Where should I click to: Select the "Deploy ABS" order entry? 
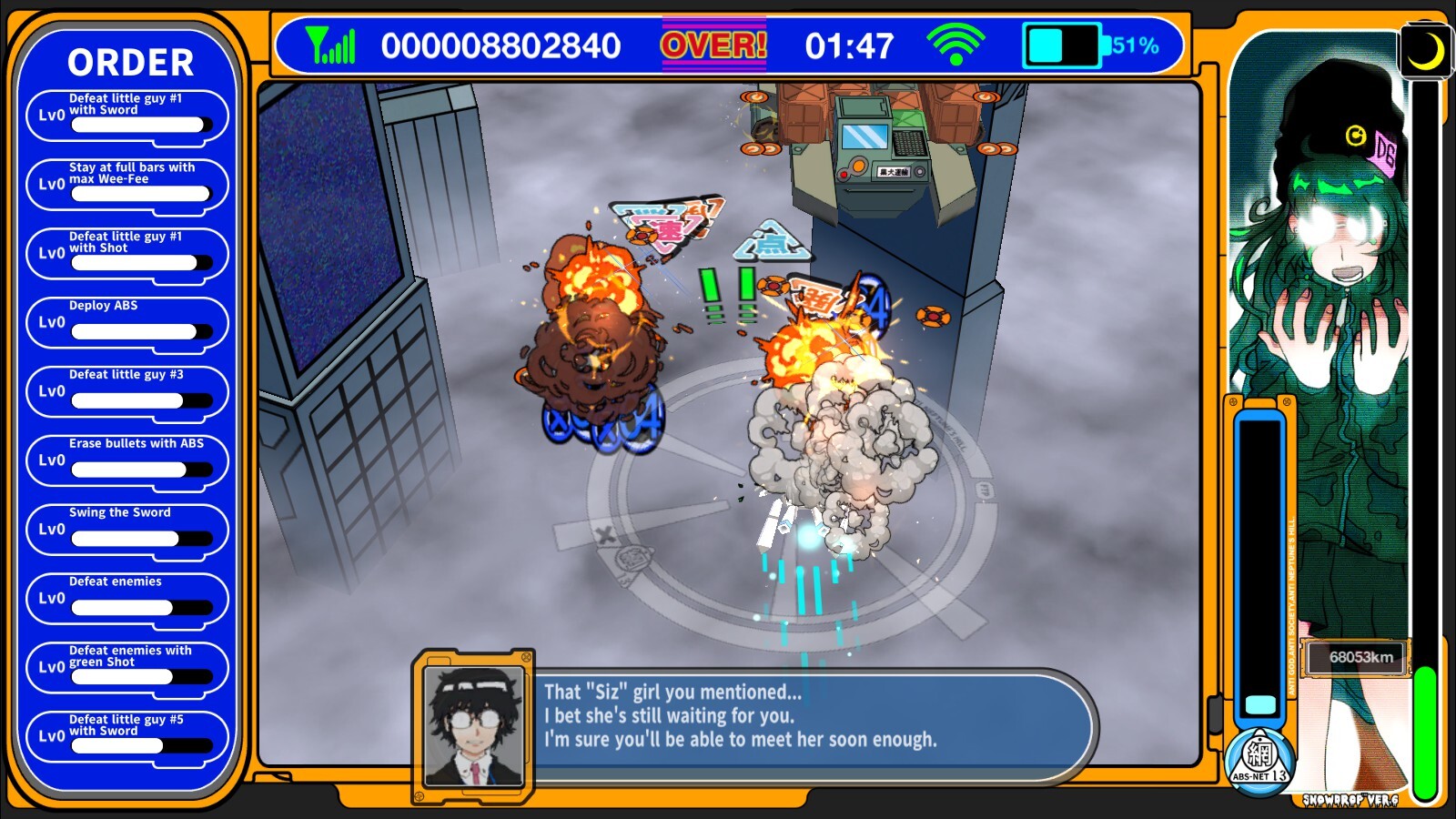pos(127,323)
